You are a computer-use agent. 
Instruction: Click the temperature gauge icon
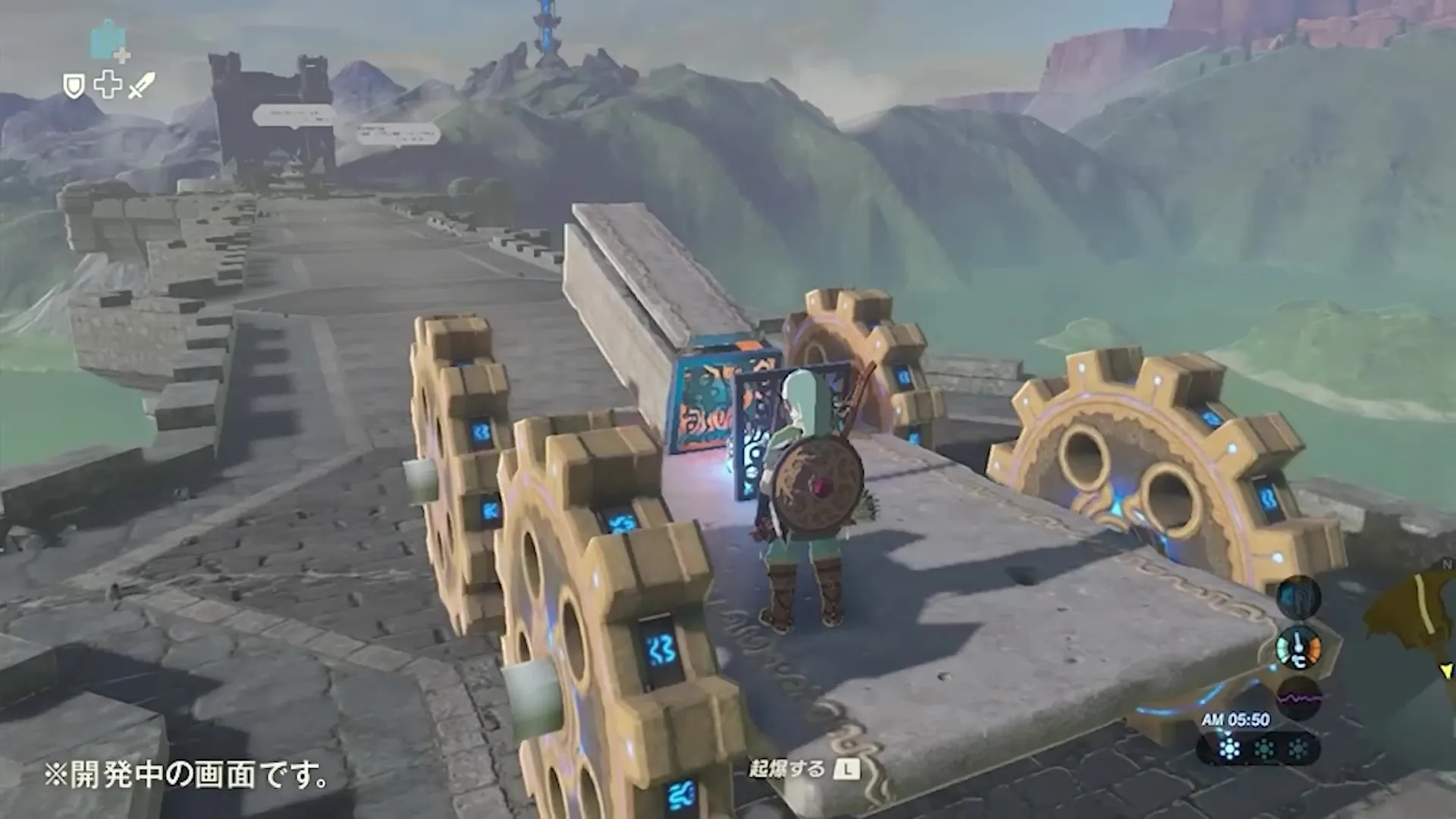tap(1298, 648)
